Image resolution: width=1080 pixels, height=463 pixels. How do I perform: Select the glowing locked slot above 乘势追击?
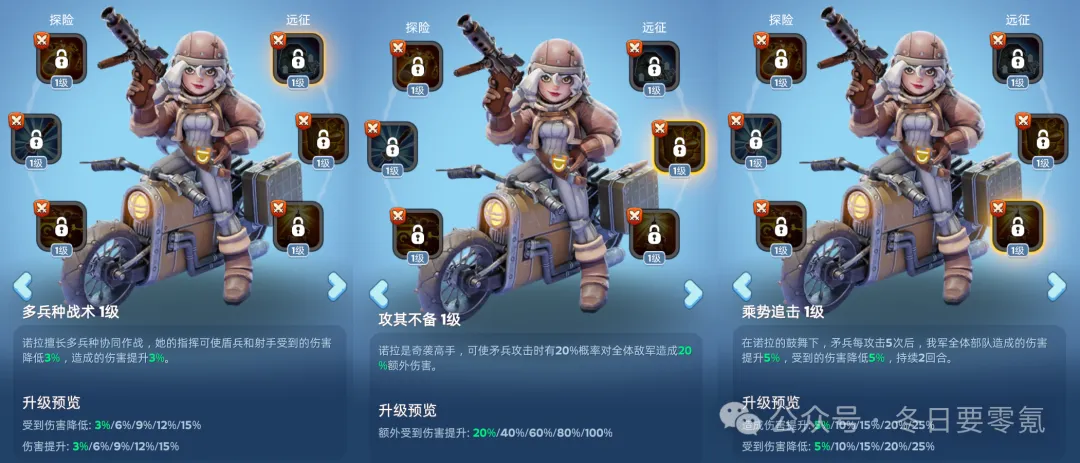click(x=1017, y=227)
